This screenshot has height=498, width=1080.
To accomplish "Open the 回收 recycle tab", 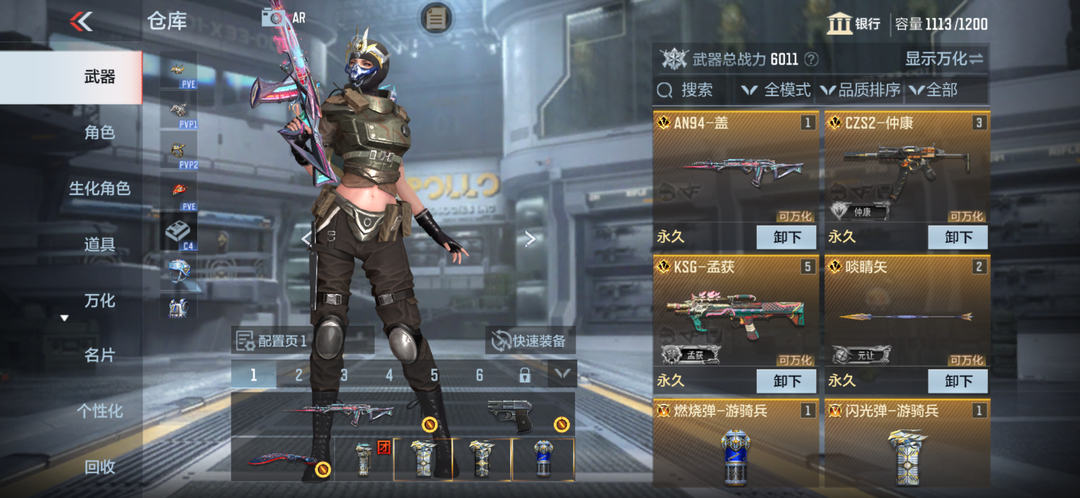I will click(x=99, y=466).
